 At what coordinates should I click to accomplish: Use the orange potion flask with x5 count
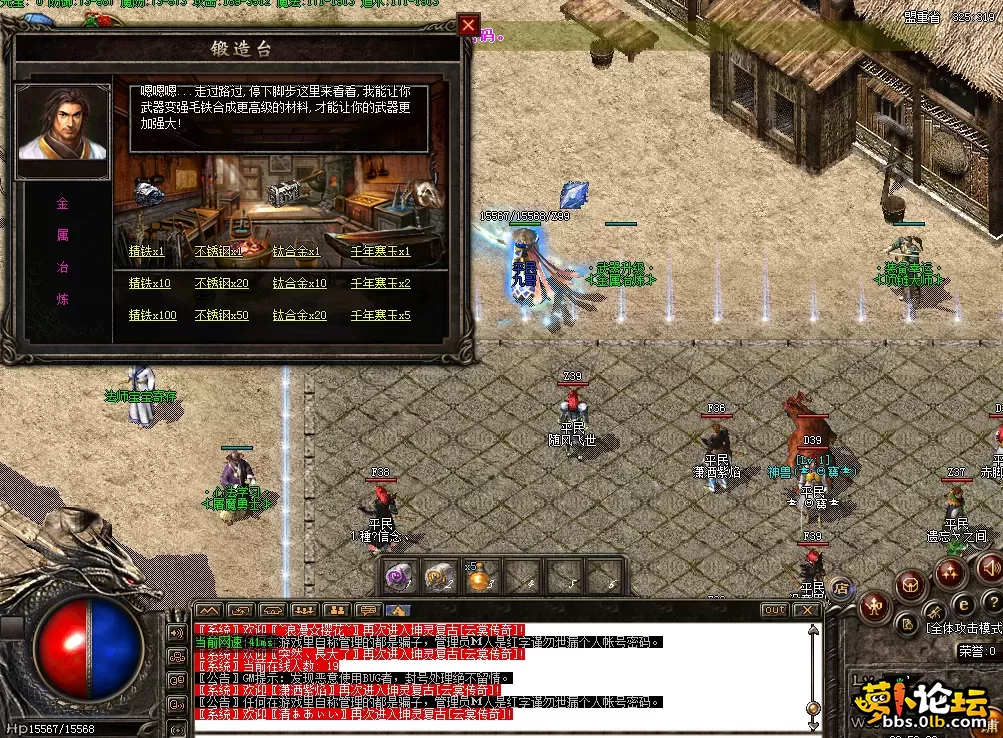(x=482, y=577)
